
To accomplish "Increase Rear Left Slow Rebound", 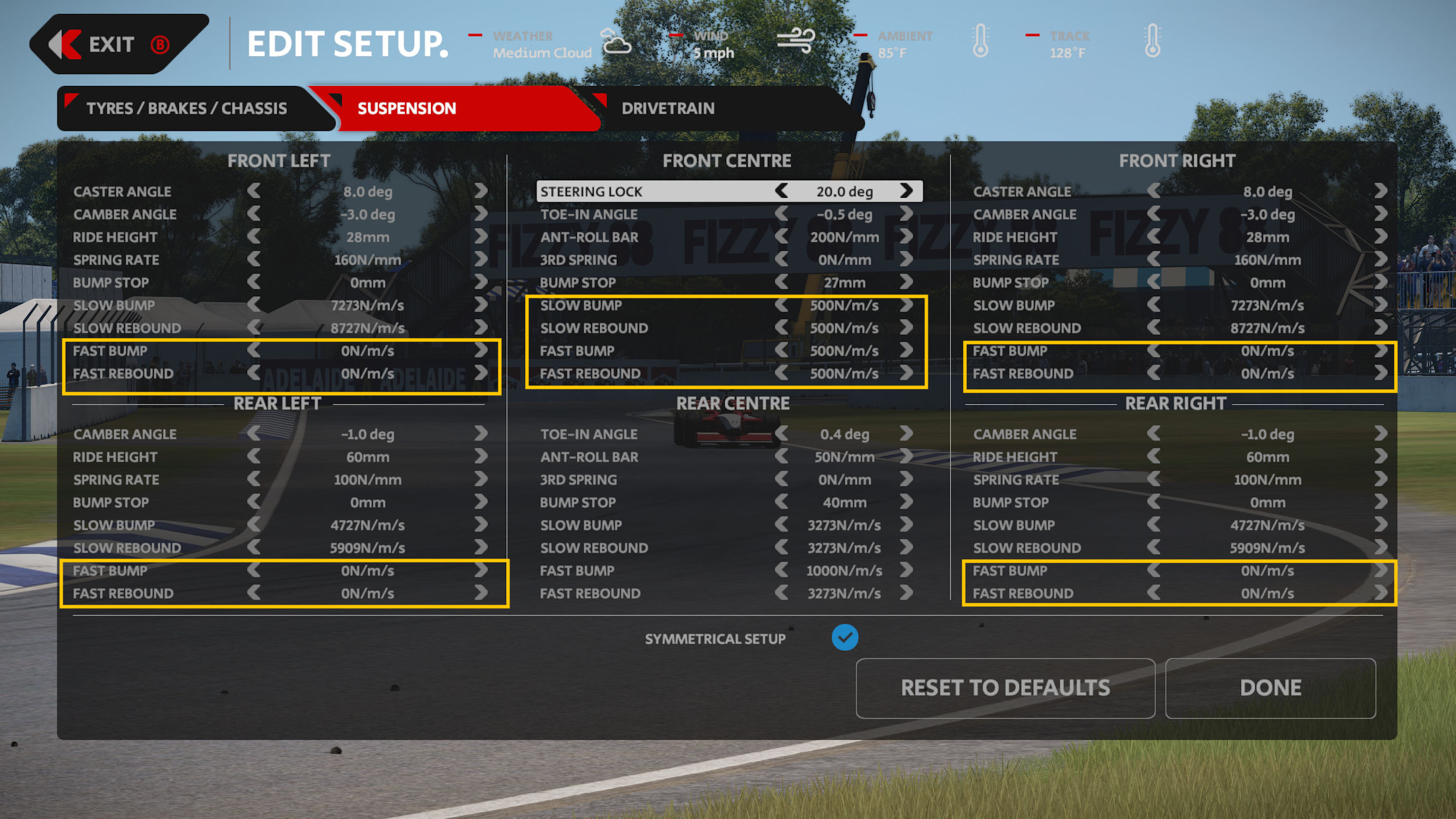I will [481, 547].
